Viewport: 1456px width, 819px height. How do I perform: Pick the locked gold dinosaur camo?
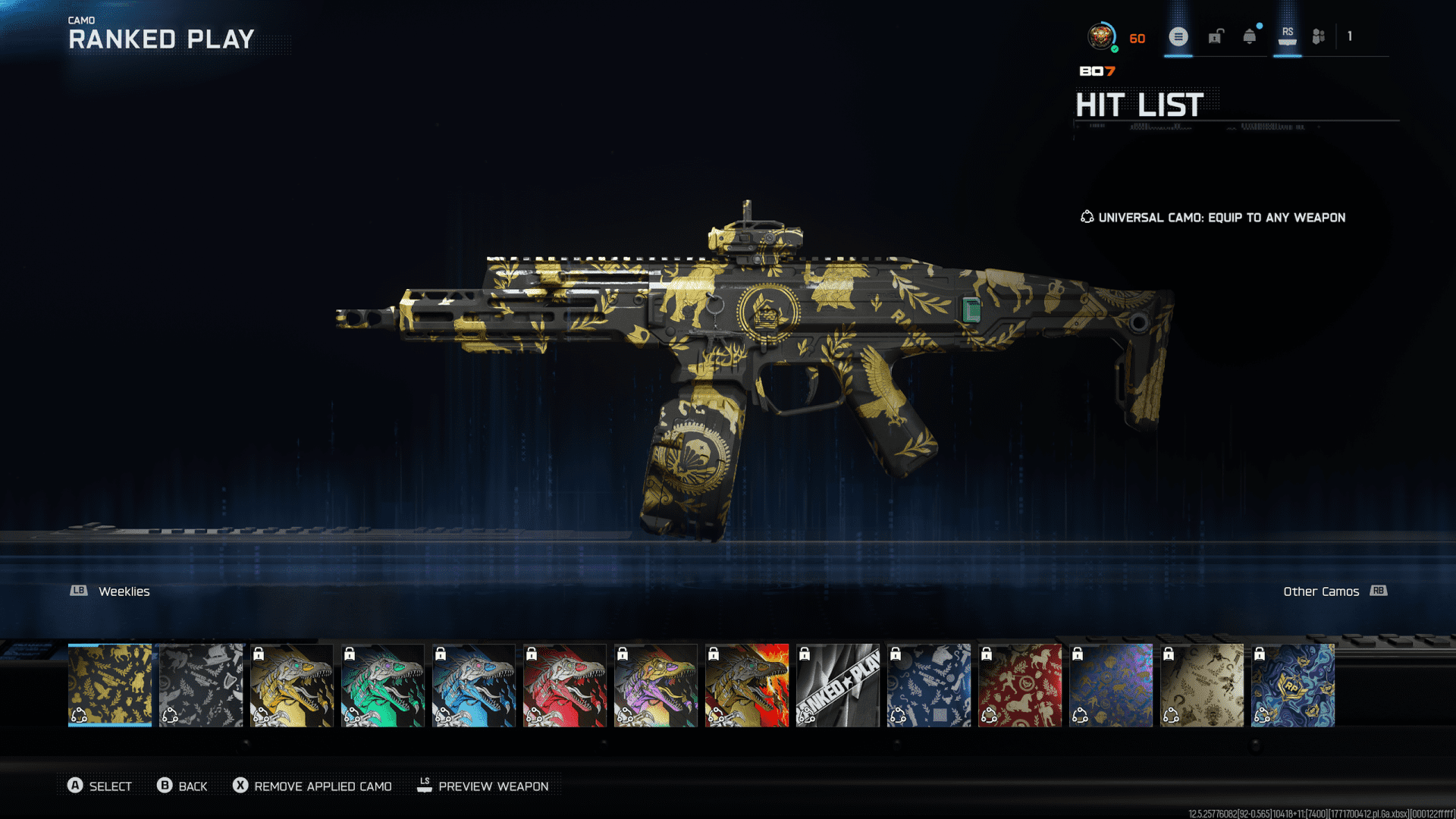tap(292, 685)
